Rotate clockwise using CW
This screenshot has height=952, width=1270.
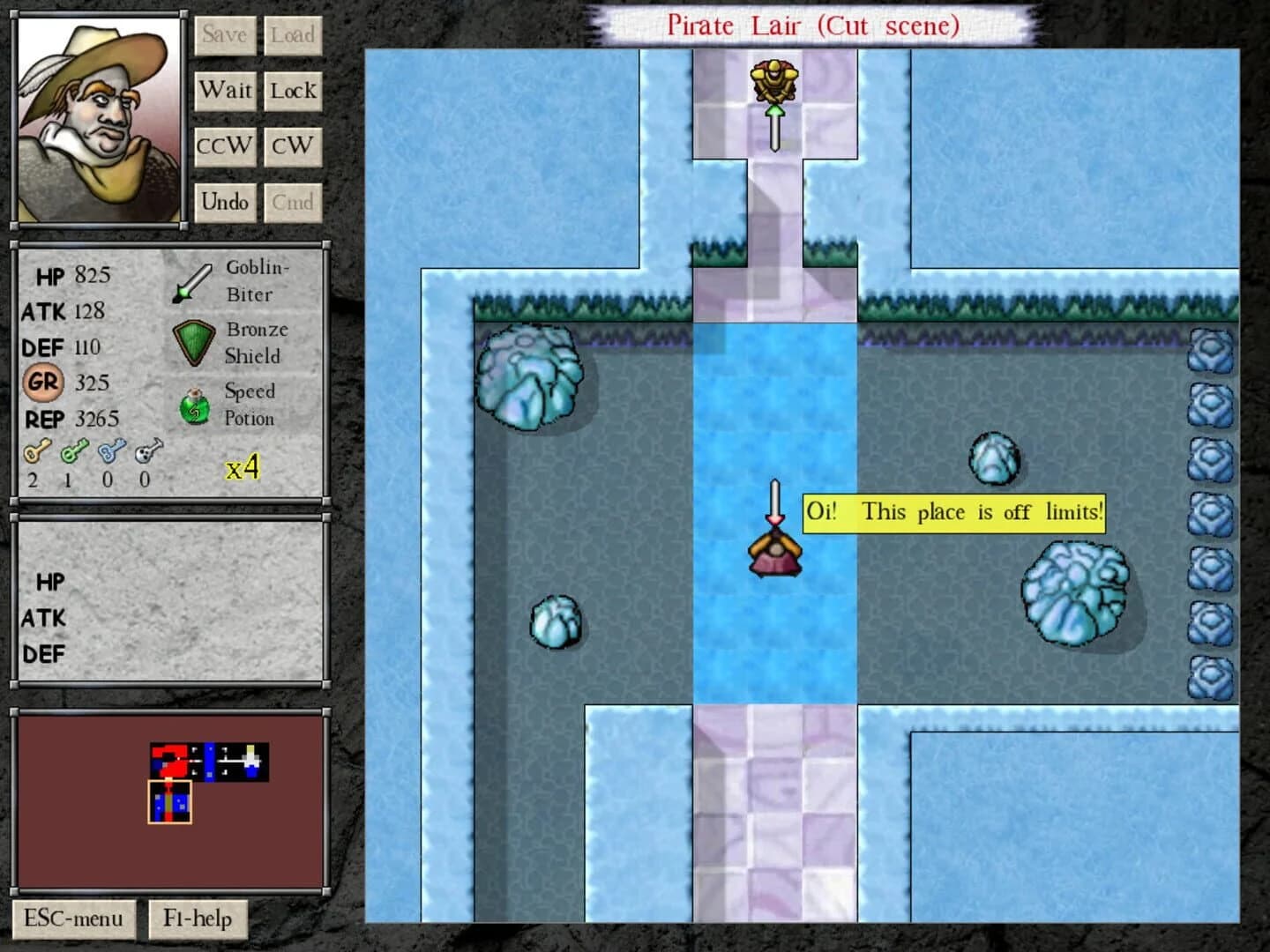point(293,146)
